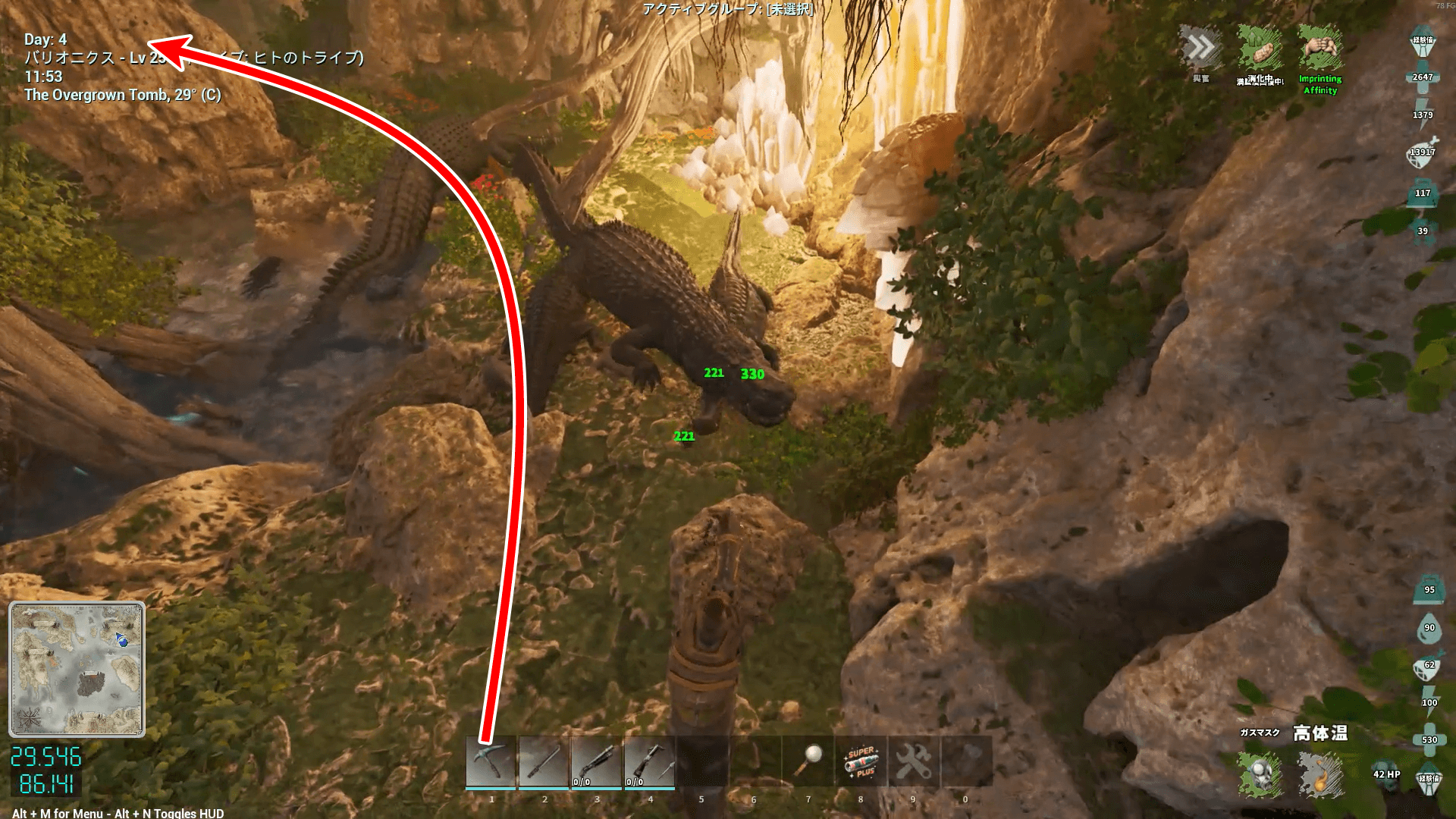Select the crossbow in hotbar slot 4
Viewport: 1456px width, 819px height.
(x=650, y=762)
